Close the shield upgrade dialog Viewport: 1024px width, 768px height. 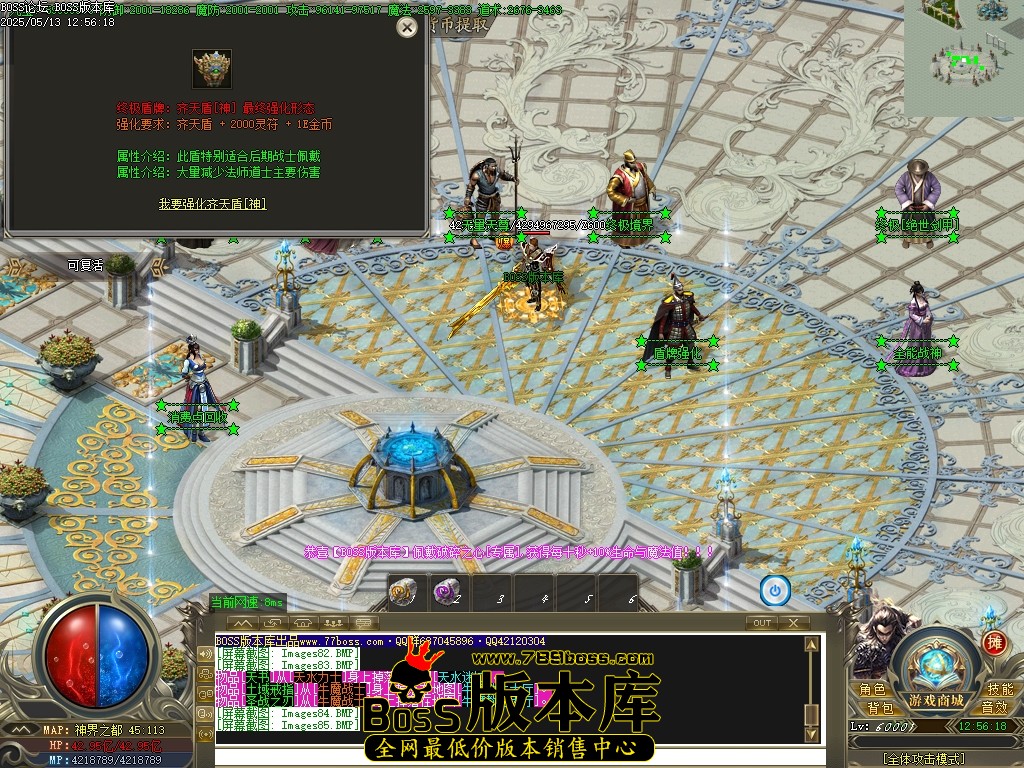pos(406,28)
